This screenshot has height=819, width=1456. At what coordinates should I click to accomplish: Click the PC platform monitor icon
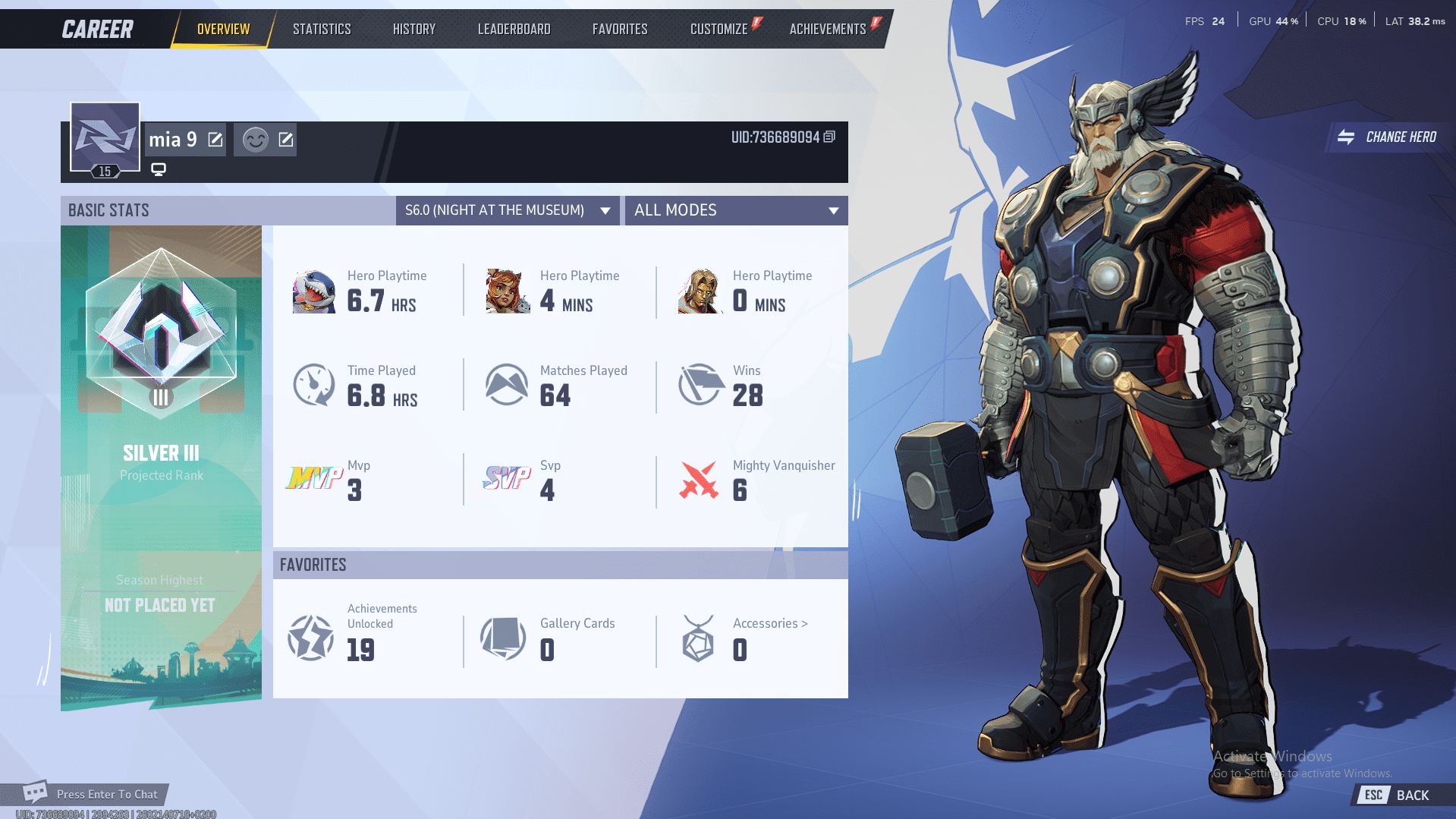(x=158, y=170)
